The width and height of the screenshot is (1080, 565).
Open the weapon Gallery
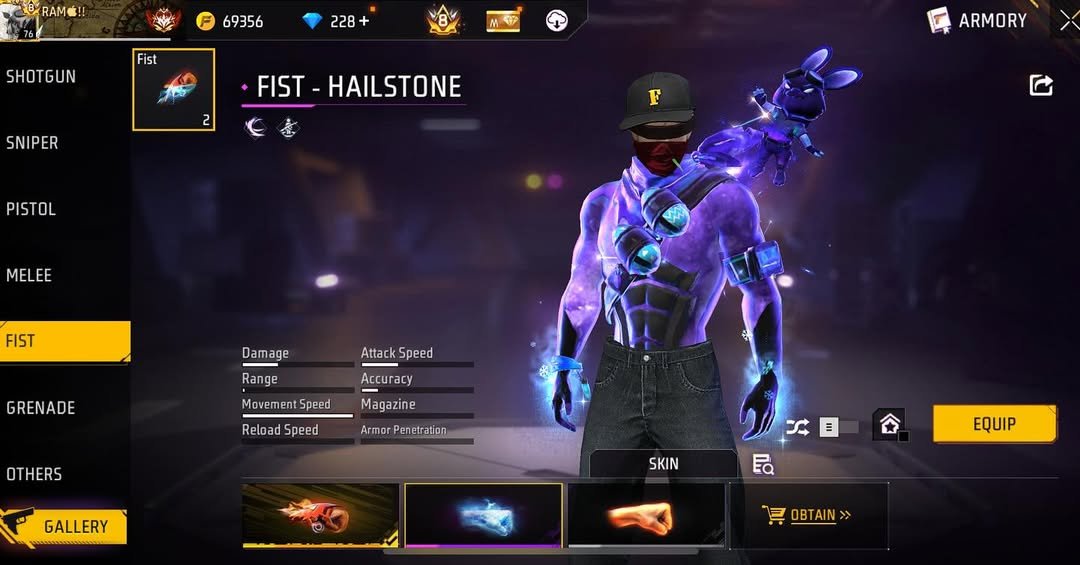click(66, 527)
